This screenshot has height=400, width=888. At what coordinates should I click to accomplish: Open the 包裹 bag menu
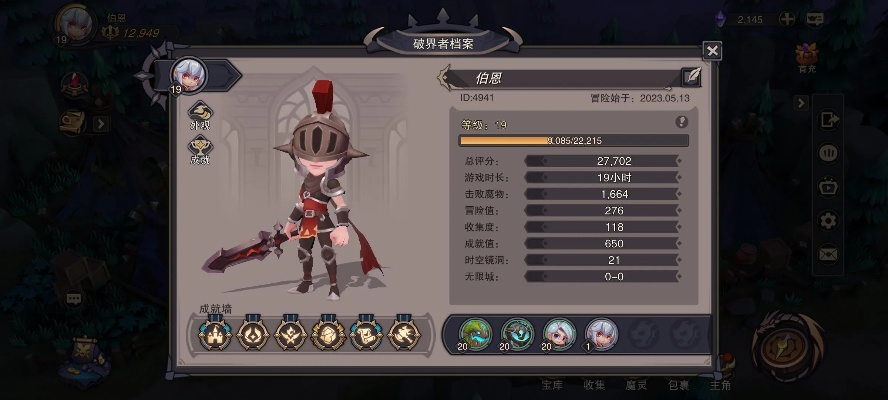point(678,385)
